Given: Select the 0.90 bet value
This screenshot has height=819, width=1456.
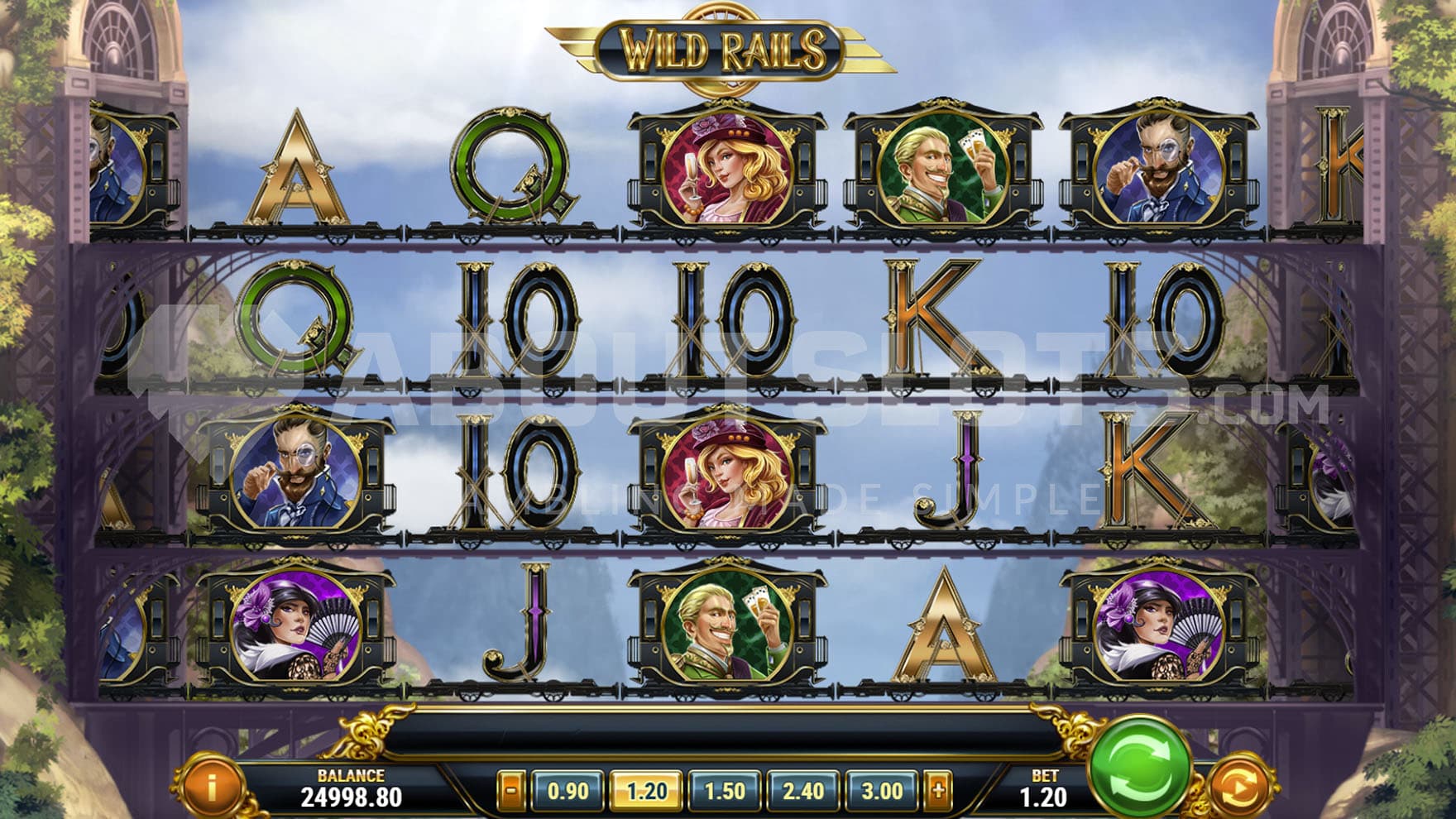Looking at the screenshot, I should [567, 790].
